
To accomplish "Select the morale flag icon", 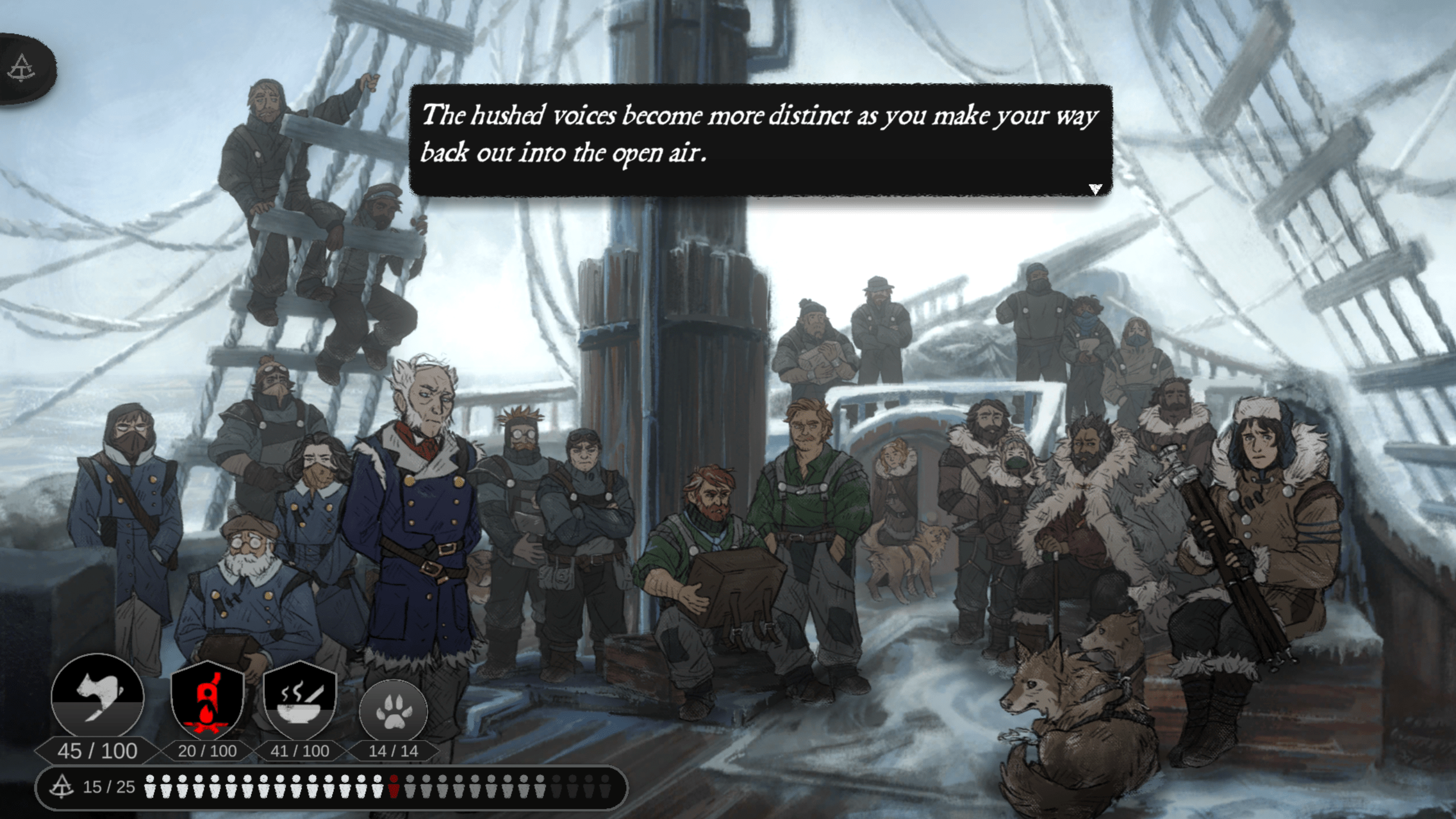I will click(x=98, y=697).
